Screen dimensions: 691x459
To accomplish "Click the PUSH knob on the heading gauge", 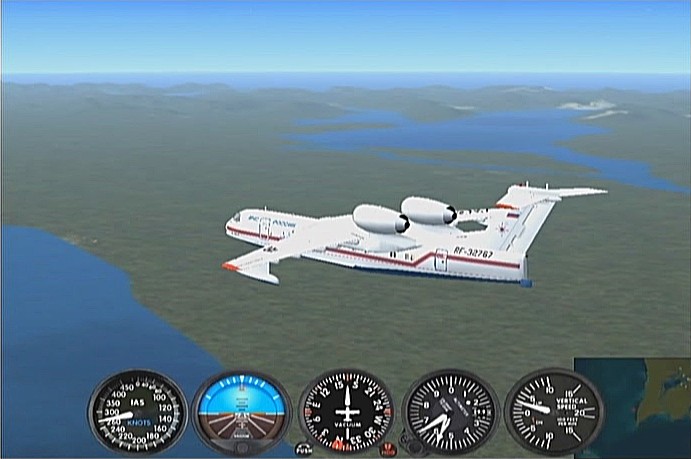I will (x=303, y=449).
